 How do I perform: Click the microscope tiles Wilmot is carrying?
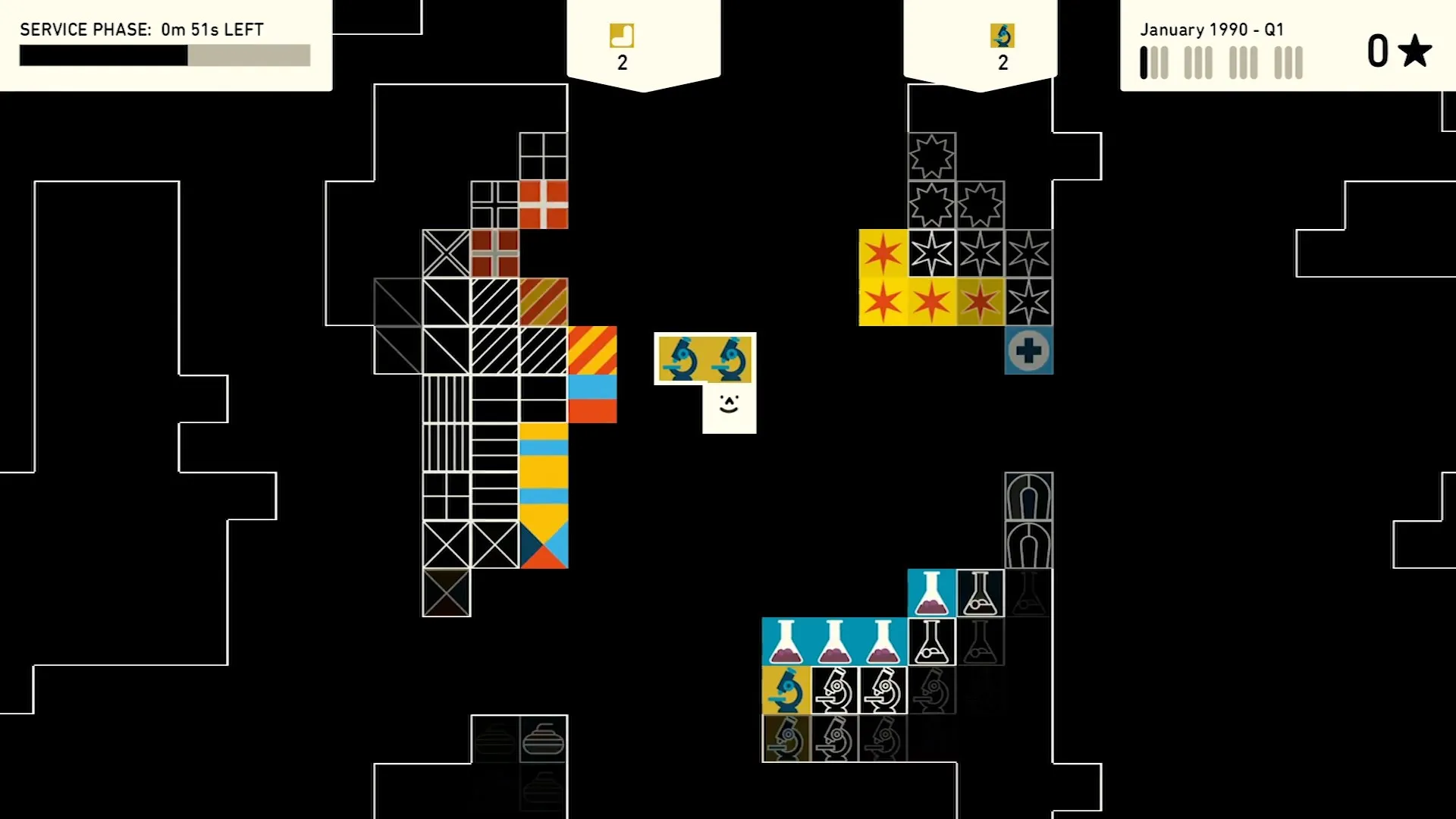tap(705, 358)
